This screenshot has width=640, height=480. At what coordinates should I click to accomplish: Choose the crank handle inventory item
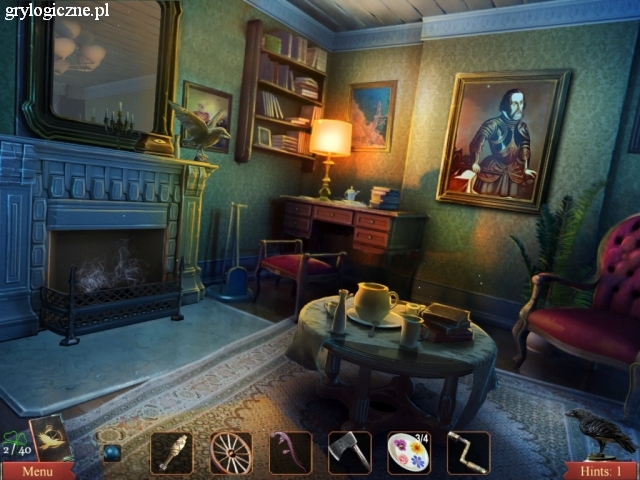[x=468, y=453]
